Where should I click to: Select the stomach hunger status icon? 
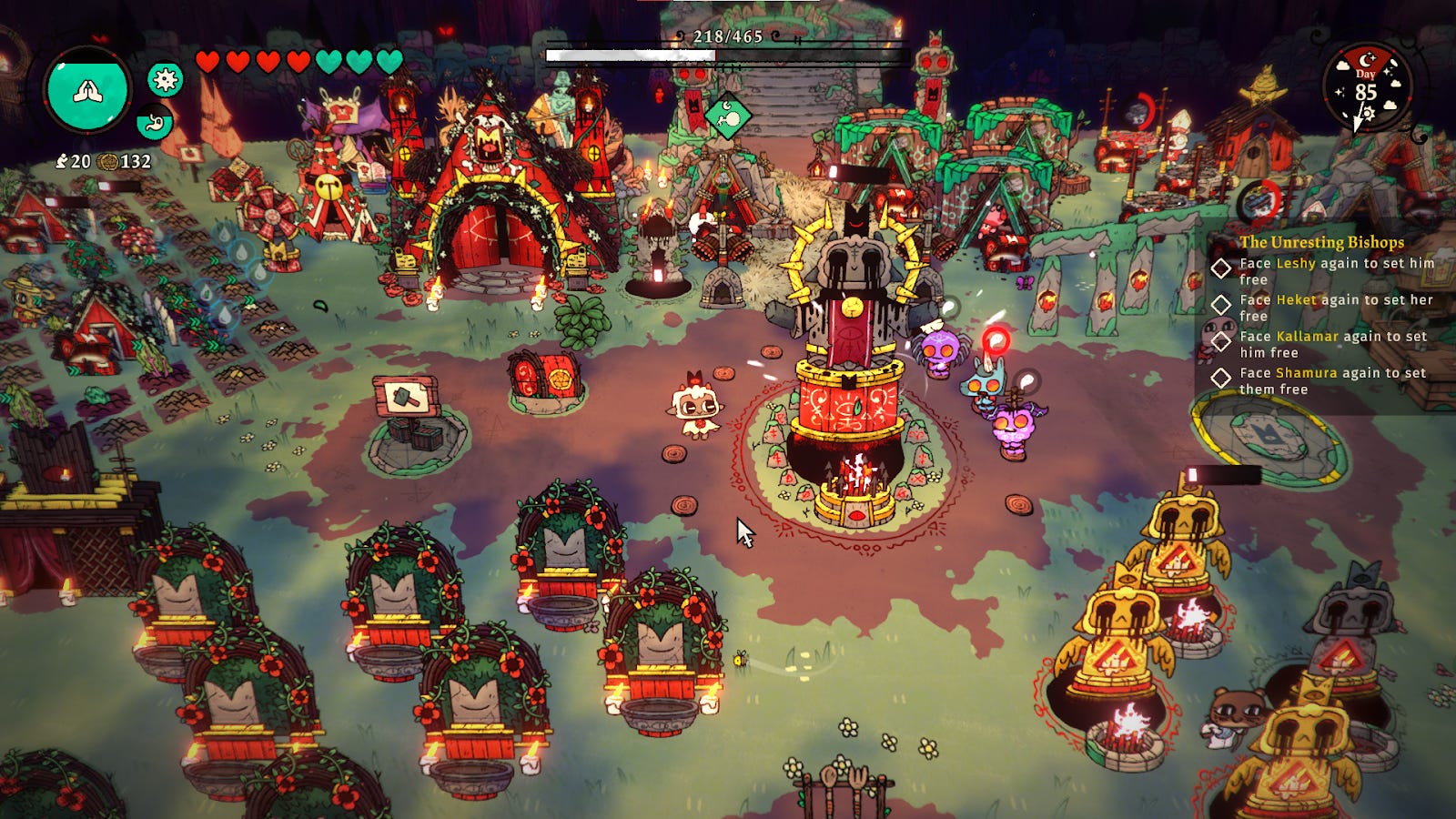[154, 122]
